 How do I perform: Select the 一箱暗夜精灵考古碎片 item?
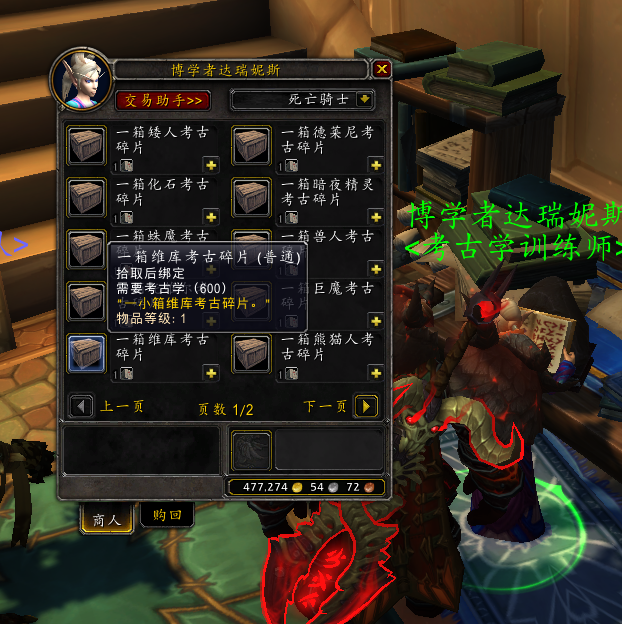point(252,198)
